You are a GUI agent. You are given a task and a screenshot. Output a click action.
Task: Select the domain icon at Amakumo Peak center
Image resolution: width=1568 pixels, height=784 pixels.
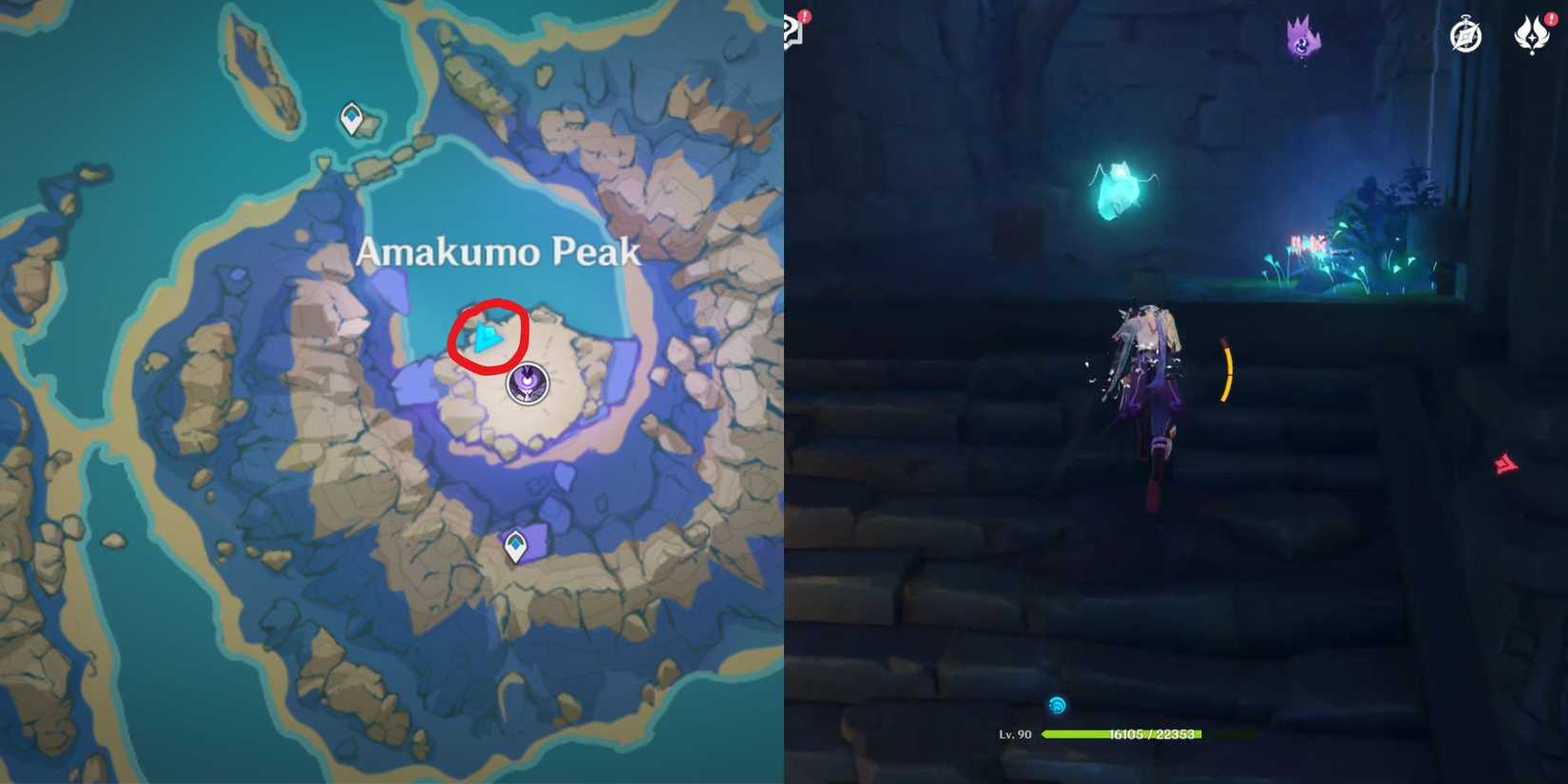[526, 384]
